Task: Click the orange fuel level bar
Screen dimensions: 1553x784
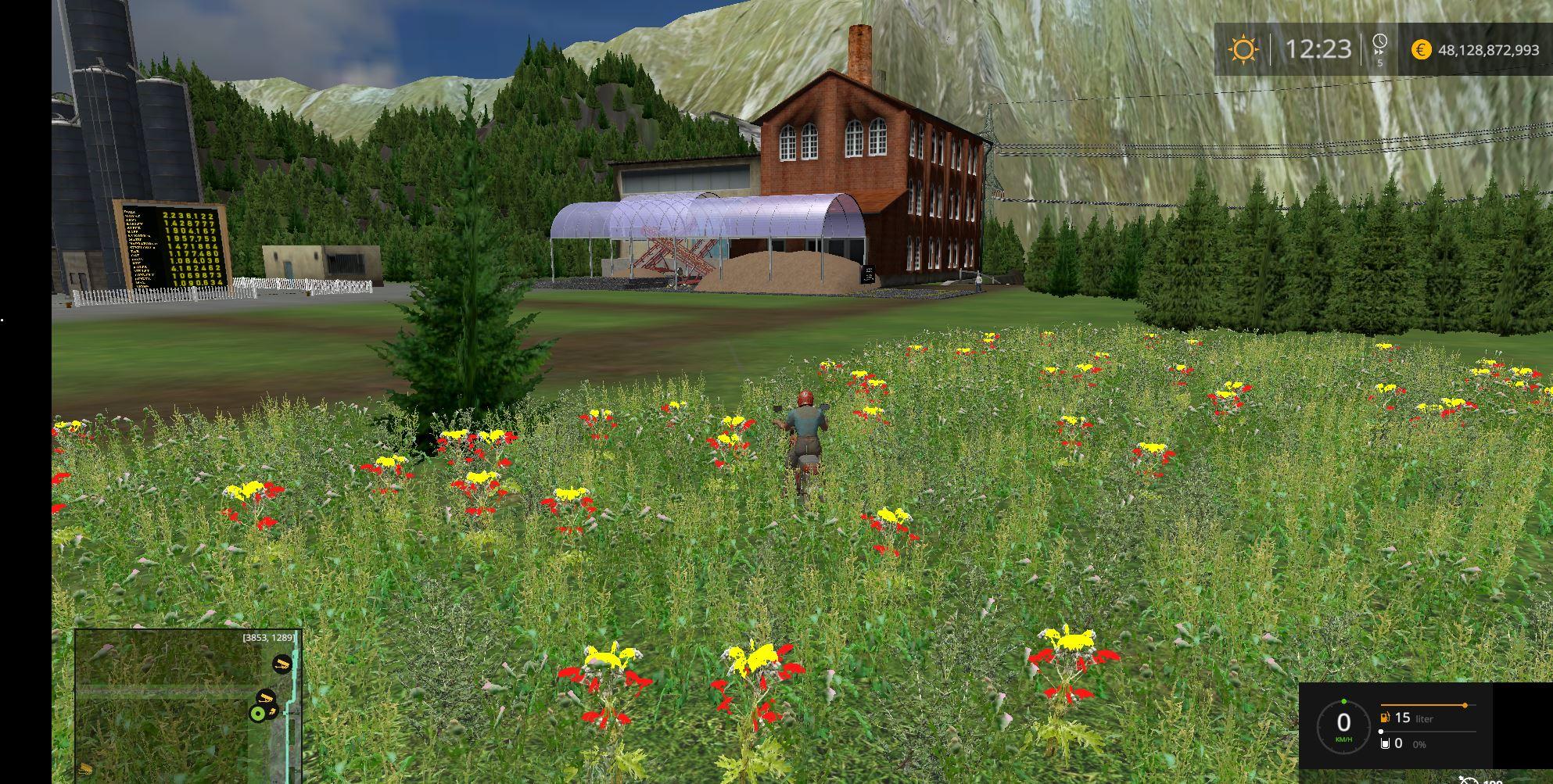Action: [1427, 705]
